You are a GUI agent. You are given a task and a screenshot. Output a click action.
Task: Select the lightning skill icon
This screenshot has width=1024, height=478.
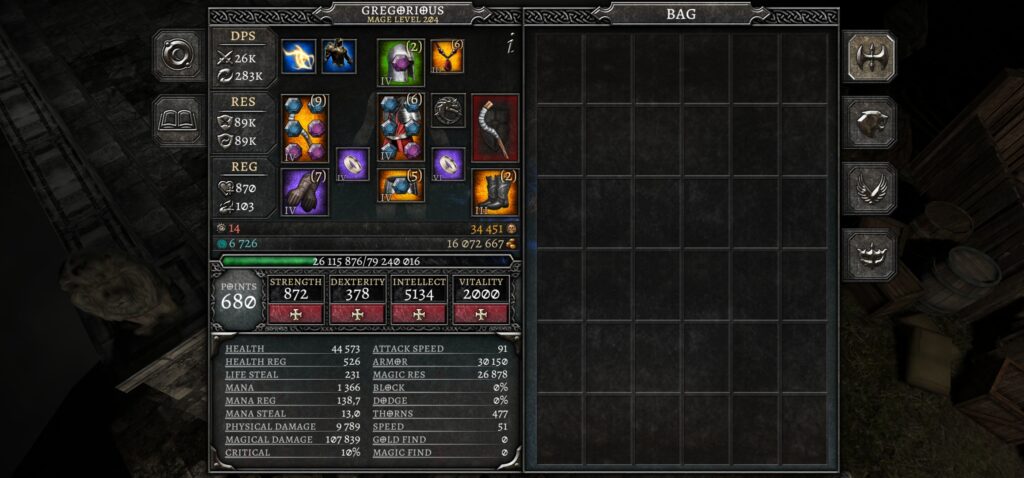pyautogui.click(x=298, y=56)
